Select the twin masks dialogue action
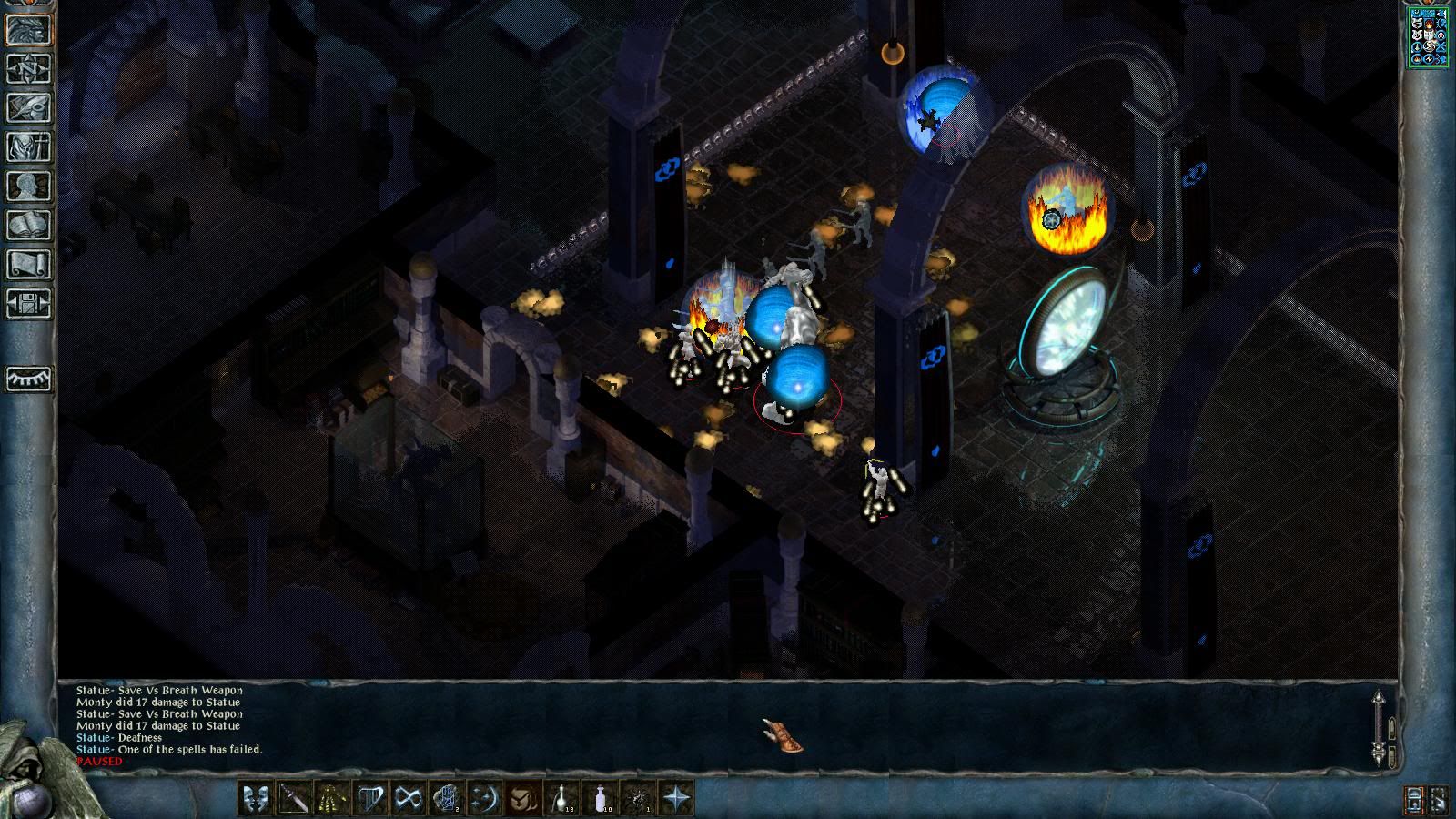This screenshot has height=819, width=1456. (x=256, y=799)
